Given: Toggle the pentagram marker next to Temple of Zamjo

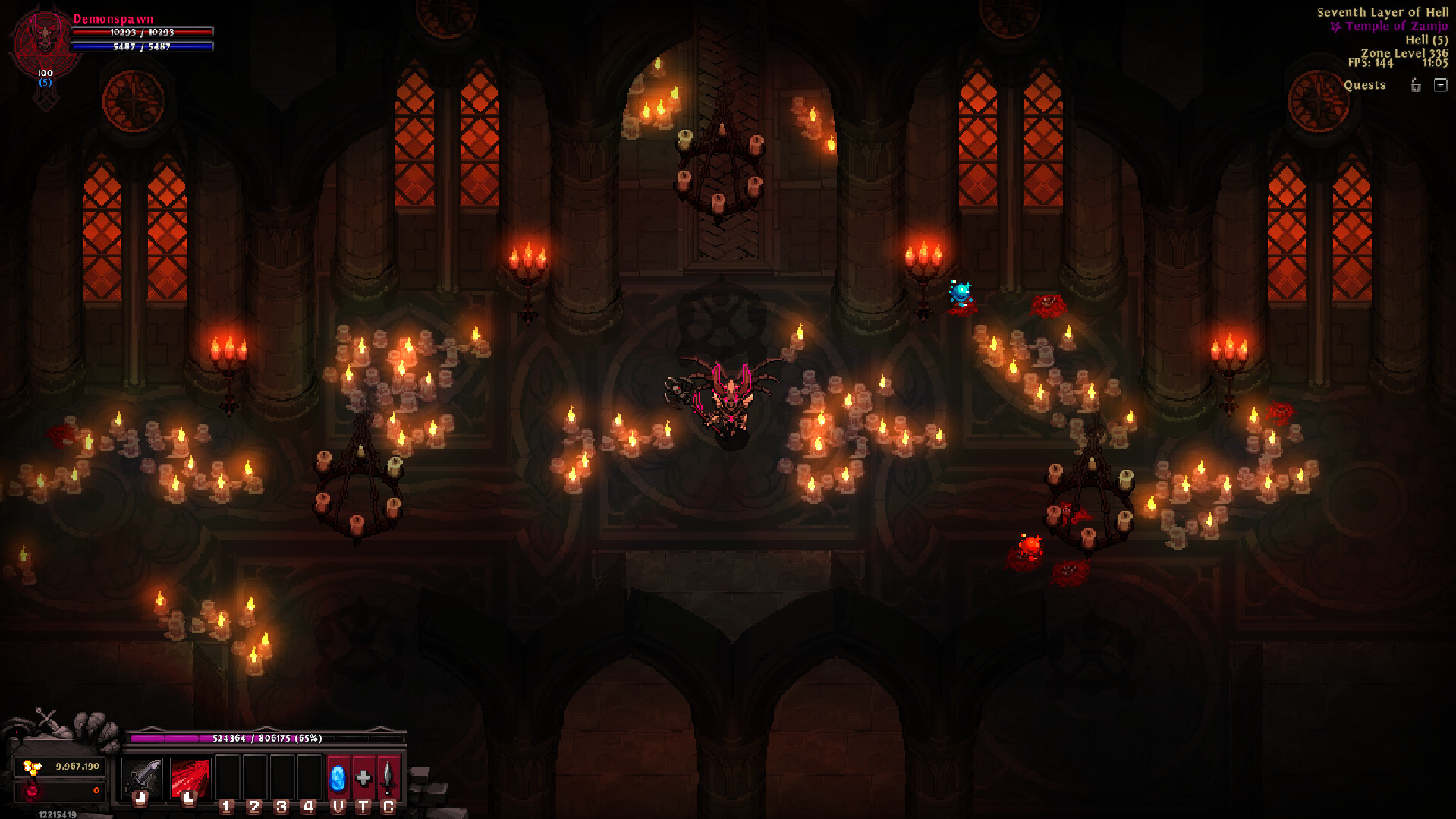Looking at the screenshot, I should tap(1335, 27).
